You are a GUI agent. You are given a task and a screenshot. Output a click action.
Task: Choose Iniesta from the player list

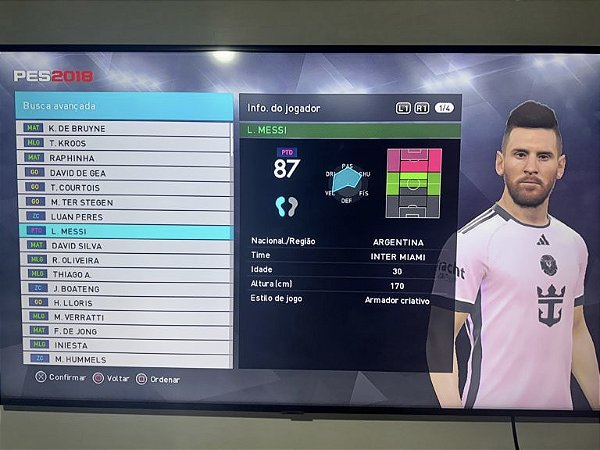125,344
